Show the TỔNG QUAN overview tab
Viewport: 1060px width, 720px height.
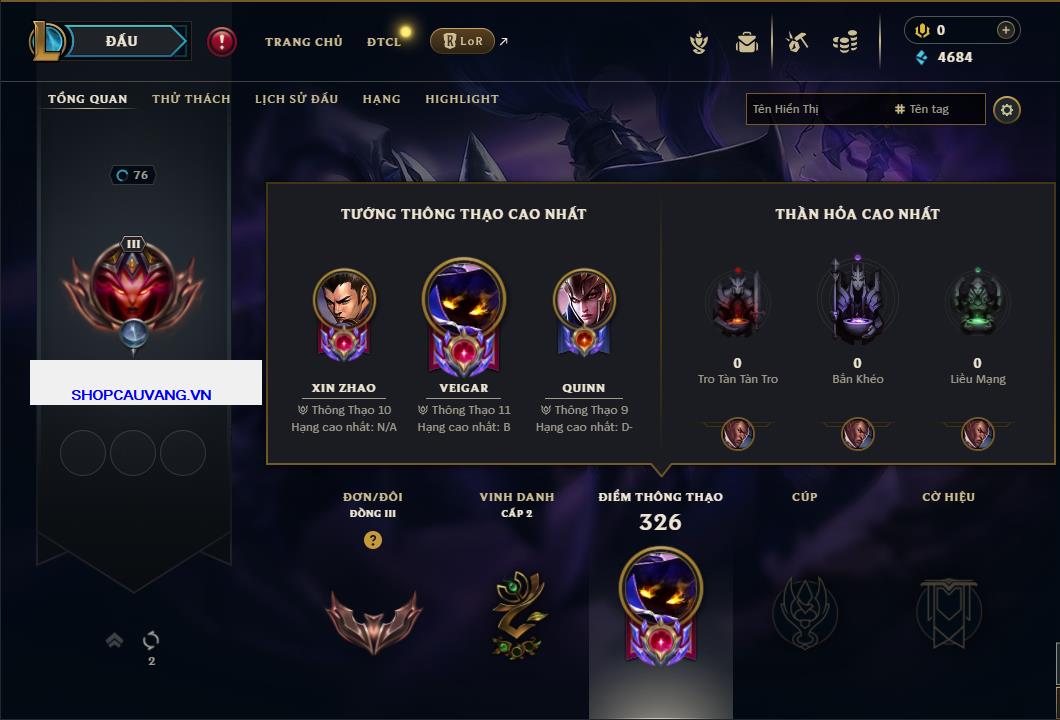88,99
